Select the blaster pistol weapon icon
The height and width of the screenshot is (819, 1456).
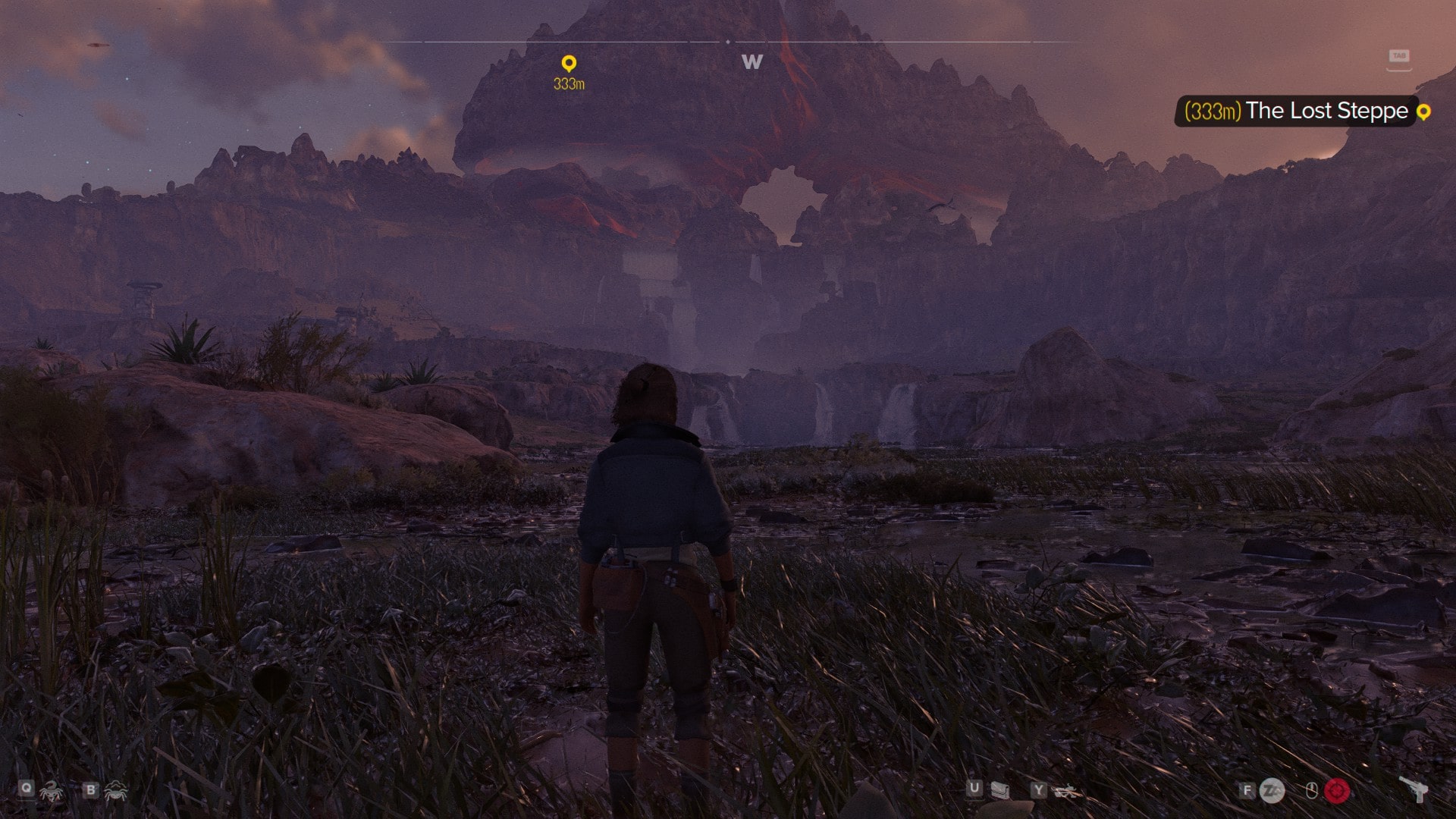(x=1414, y=789)
